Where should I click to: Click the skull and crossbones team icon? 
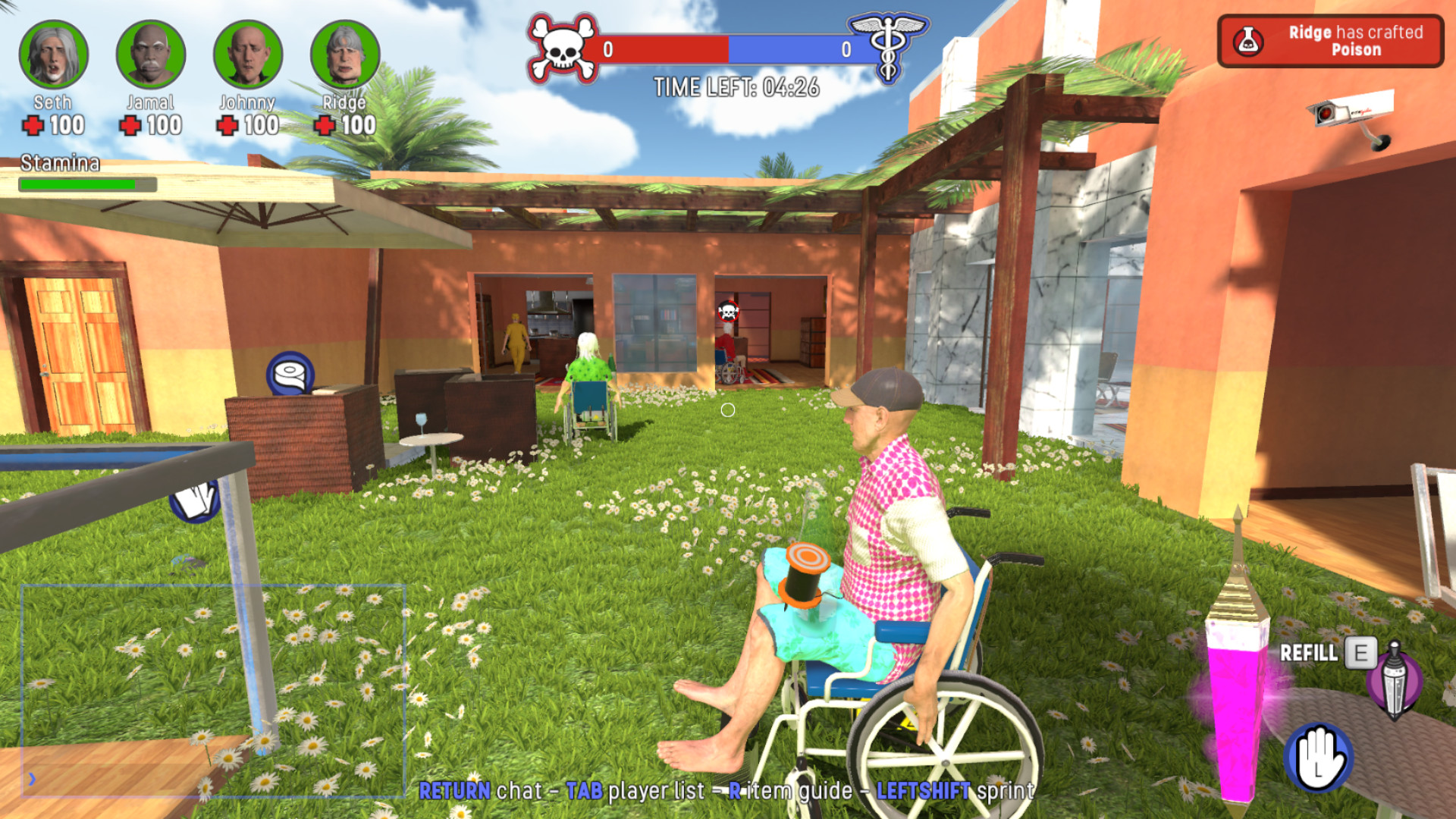click(562, 47)
